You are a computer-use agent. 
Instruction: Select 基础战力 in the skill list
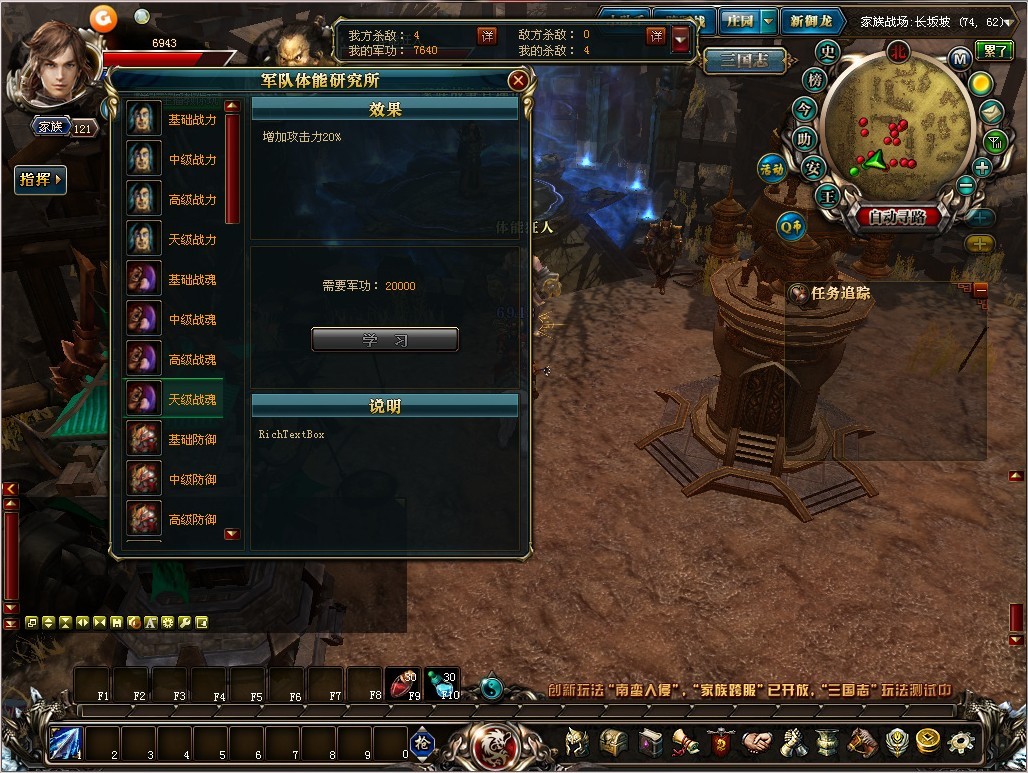point(175,119)
